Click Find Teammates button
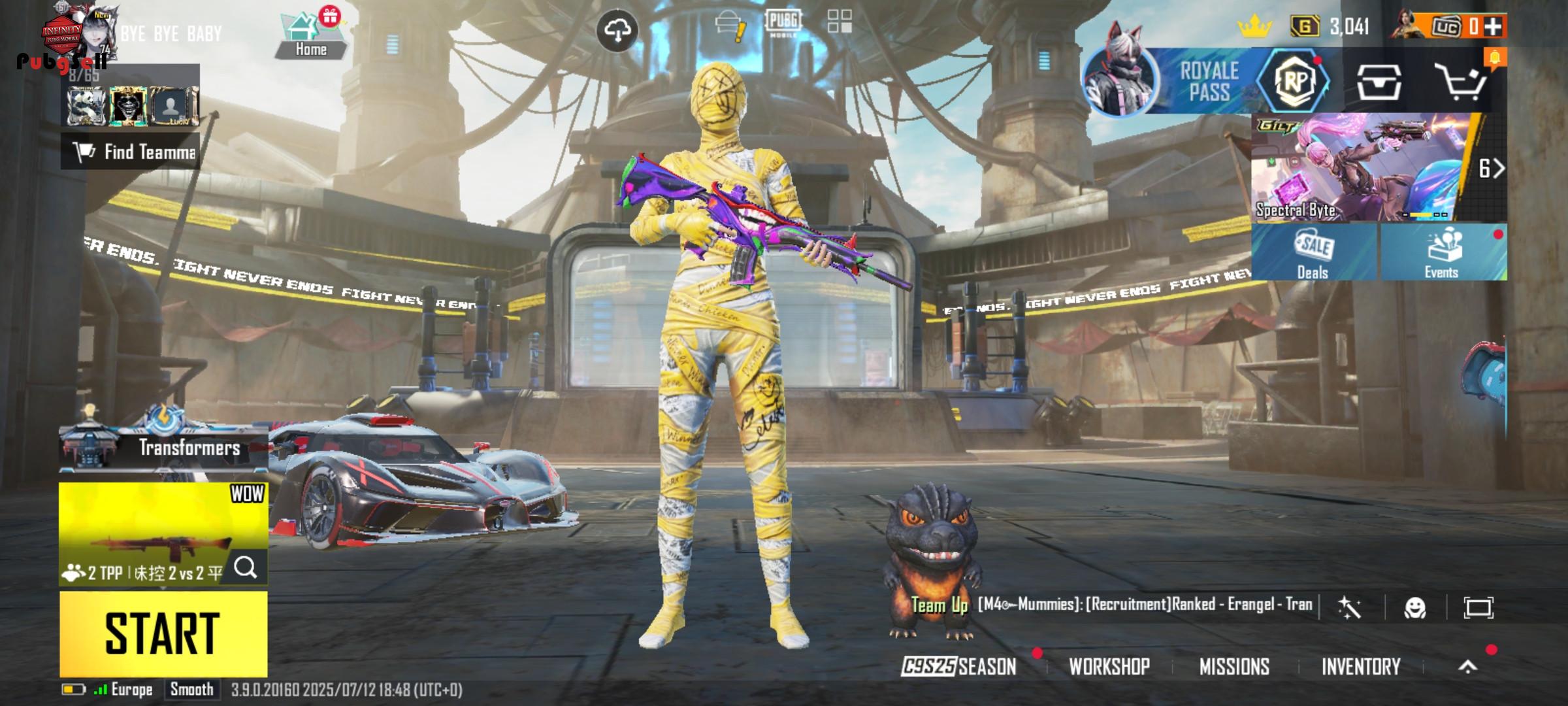 click(131, 152)
